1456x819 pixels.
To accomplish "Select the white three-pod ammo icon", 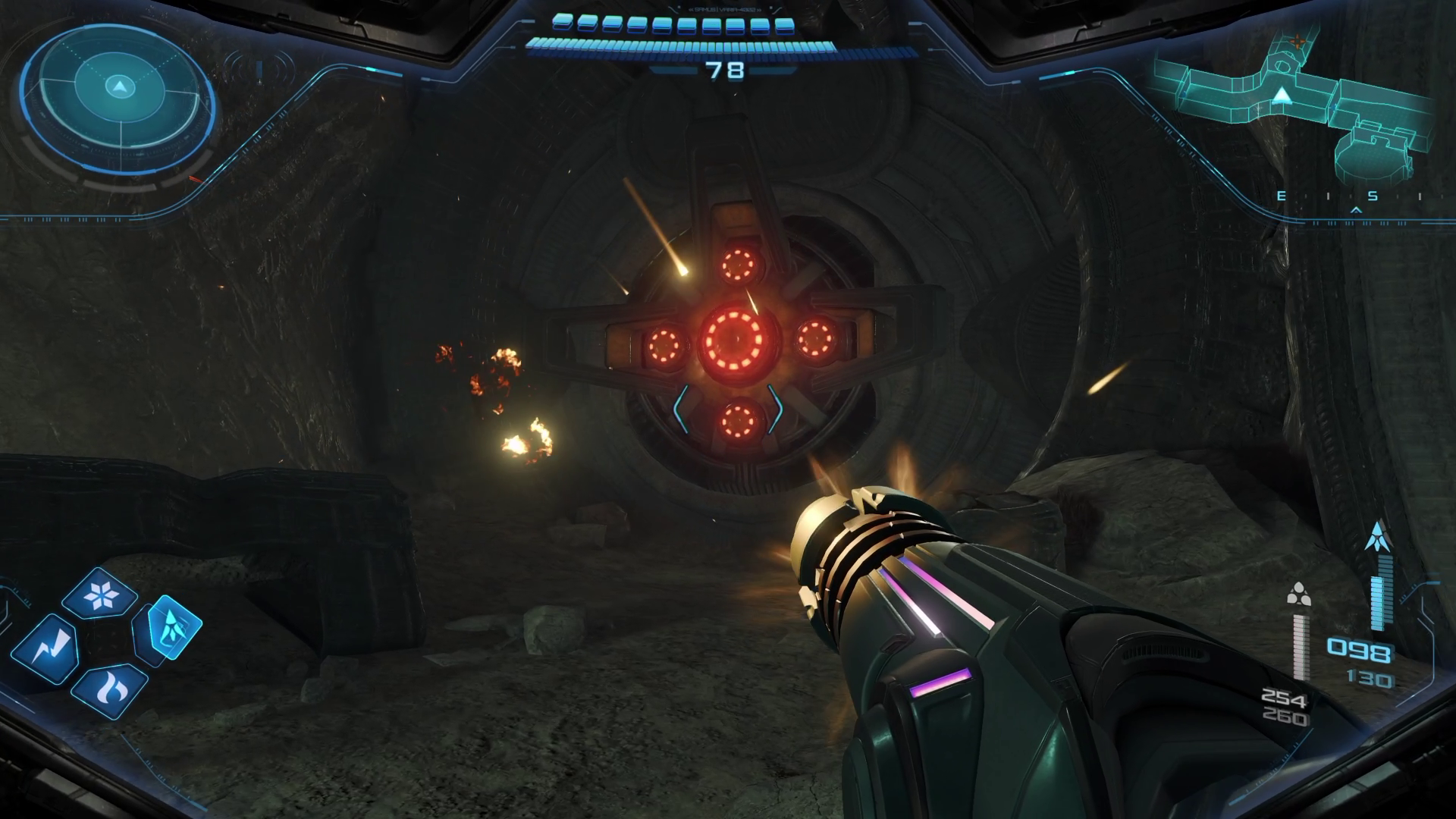I will pyautogui.click(x=1299, y=595).
